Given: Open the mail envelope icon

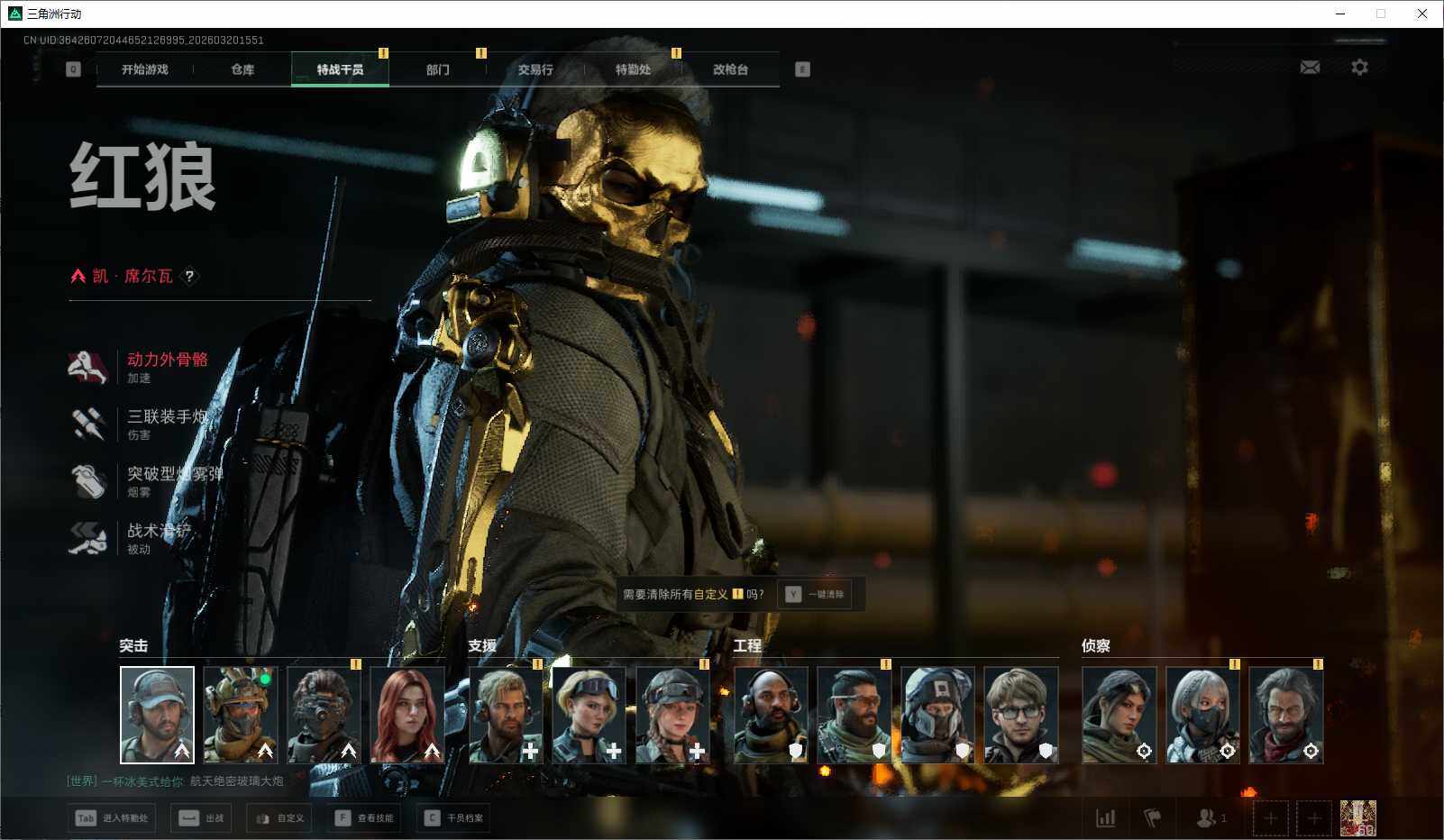Looking at the screenshot, I should point(1310,68).
